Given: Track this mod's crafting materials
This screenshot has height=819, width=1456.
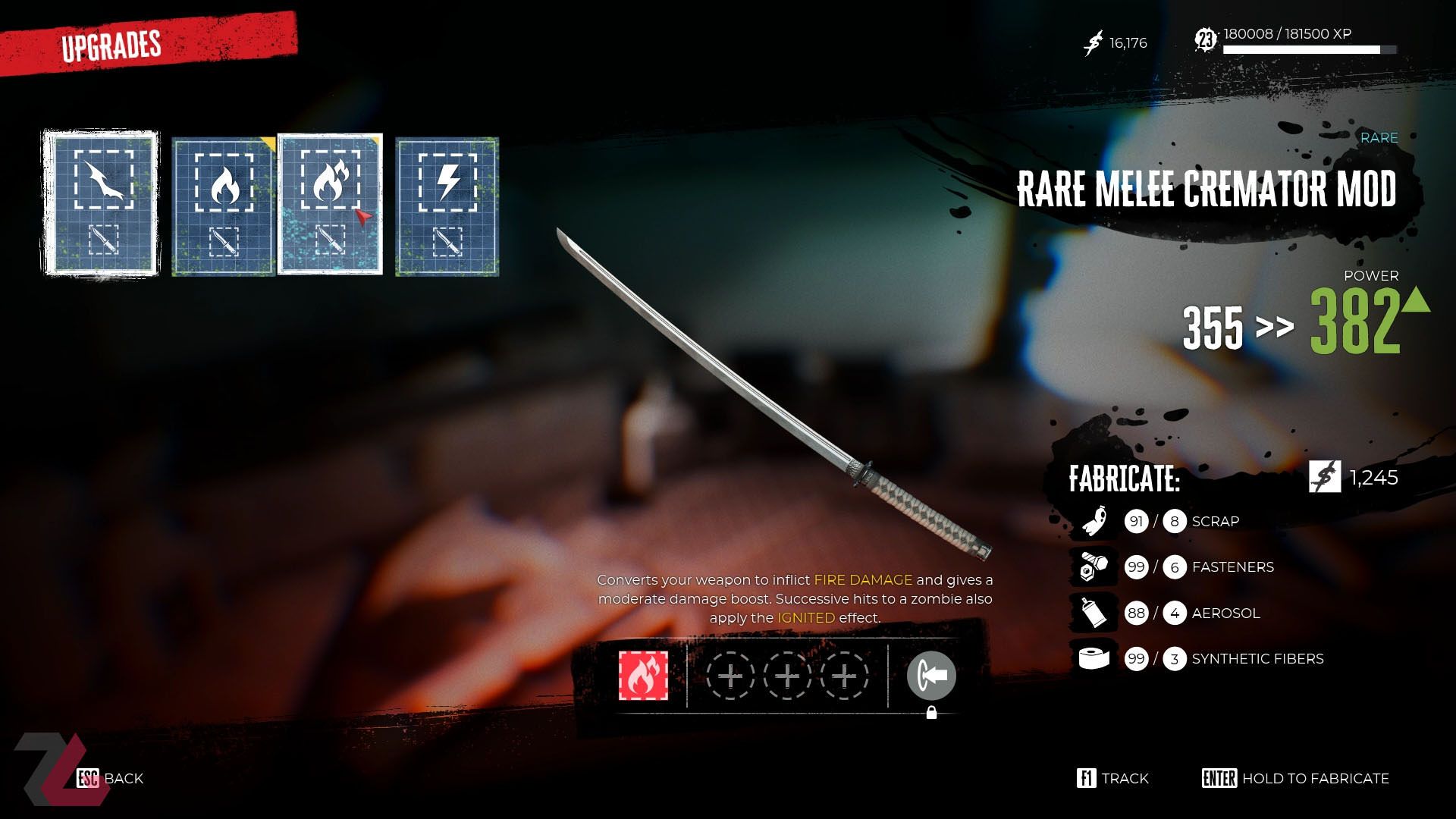Looking at the screenshot, I should pyautogui.click(x=1112, y=778).
